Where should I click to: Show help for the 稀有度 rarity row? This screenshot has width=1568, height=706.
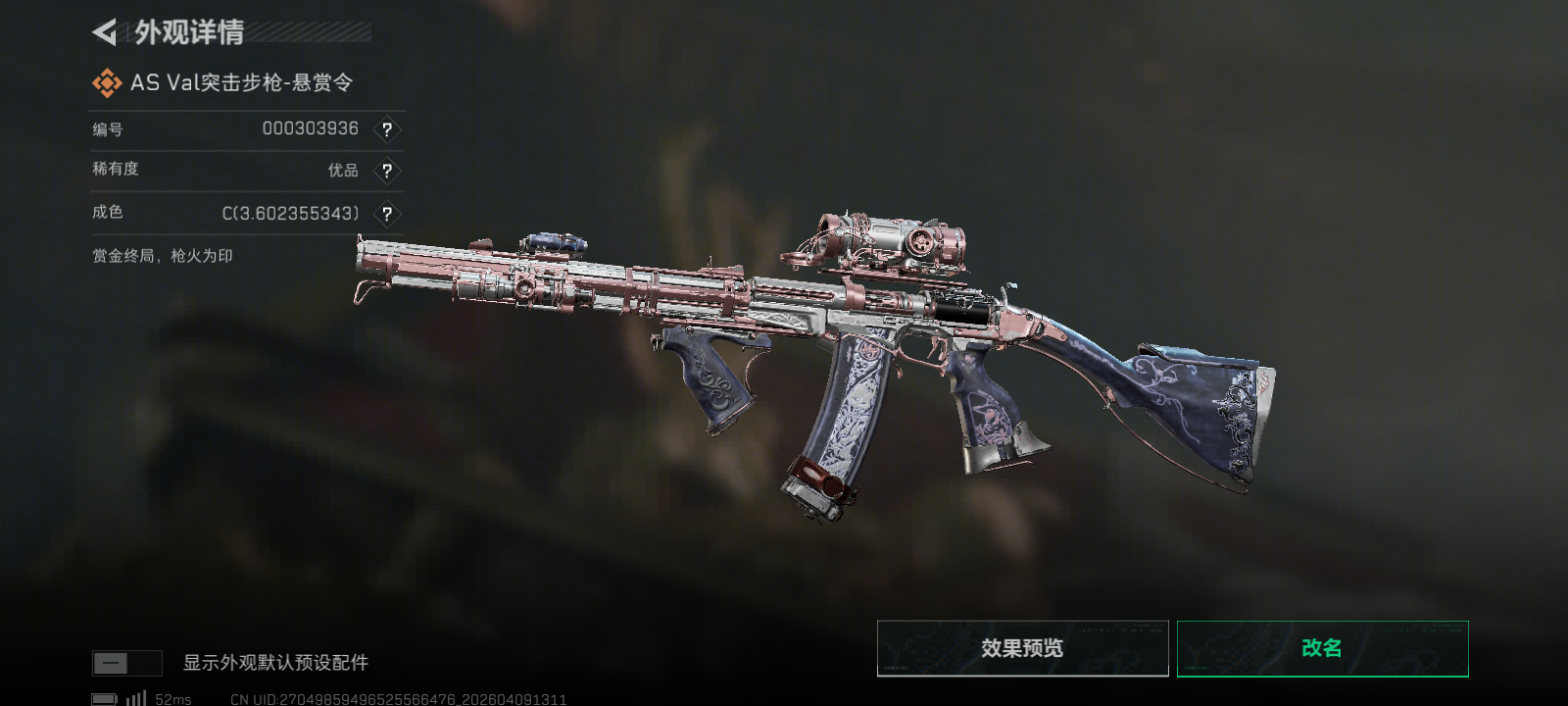[x=387, y=171]
